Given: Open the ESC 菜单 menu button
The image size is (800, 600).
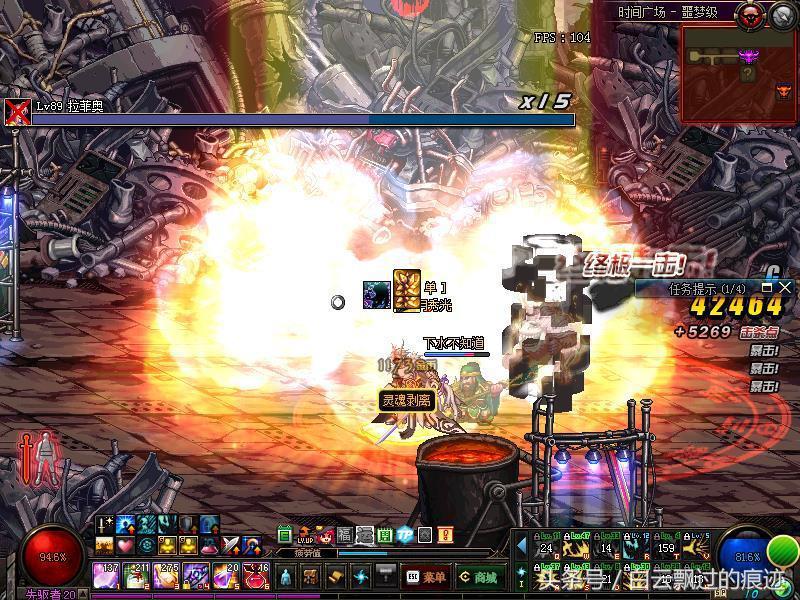Looking at the screenshot, I should (x=425, y=577).
